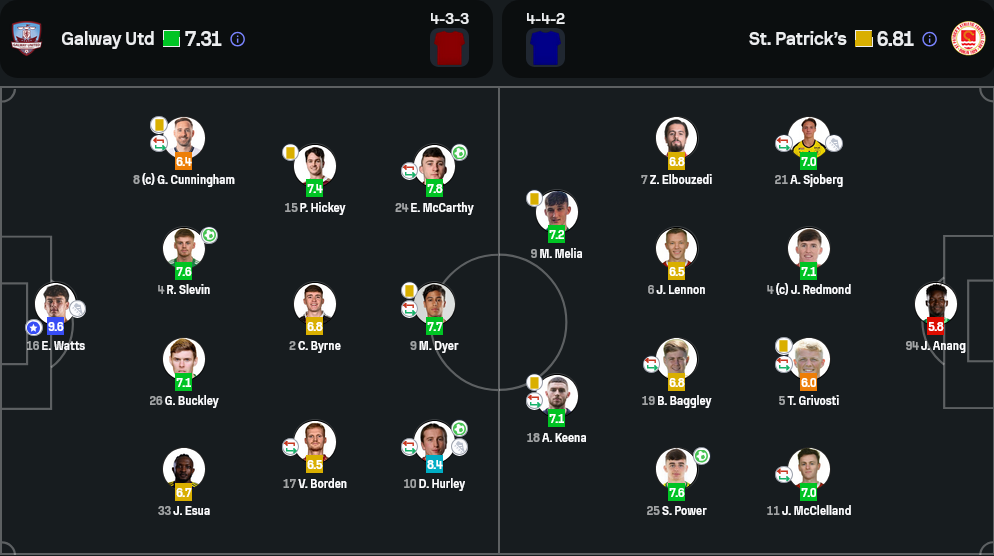Viewport: 994px width, 556px height.
Task: Select goalkeeper E. Watts
Action: point(55,305)
